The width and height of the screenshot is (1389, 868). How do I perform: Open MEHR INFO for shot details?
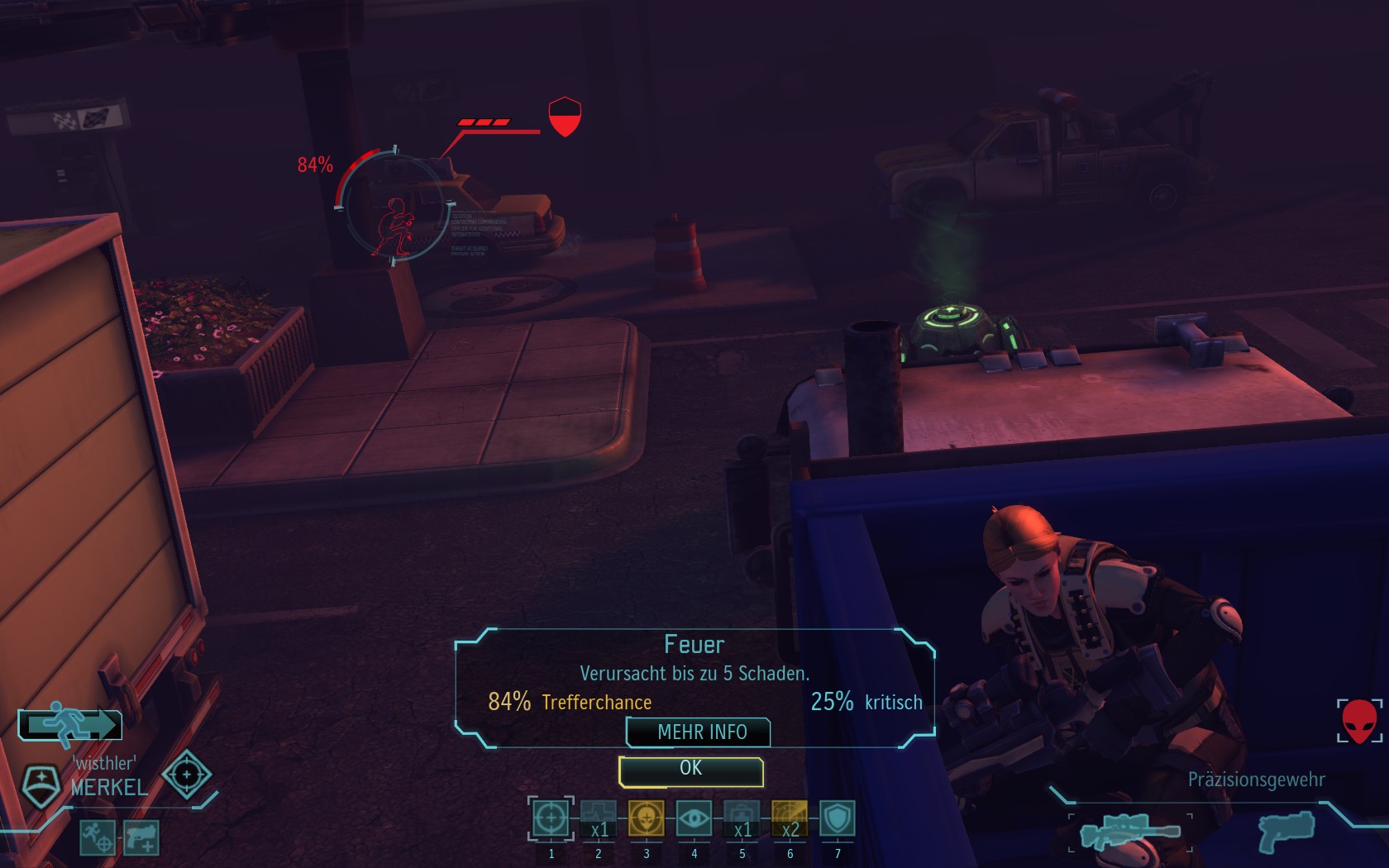[x=700, y=732]
